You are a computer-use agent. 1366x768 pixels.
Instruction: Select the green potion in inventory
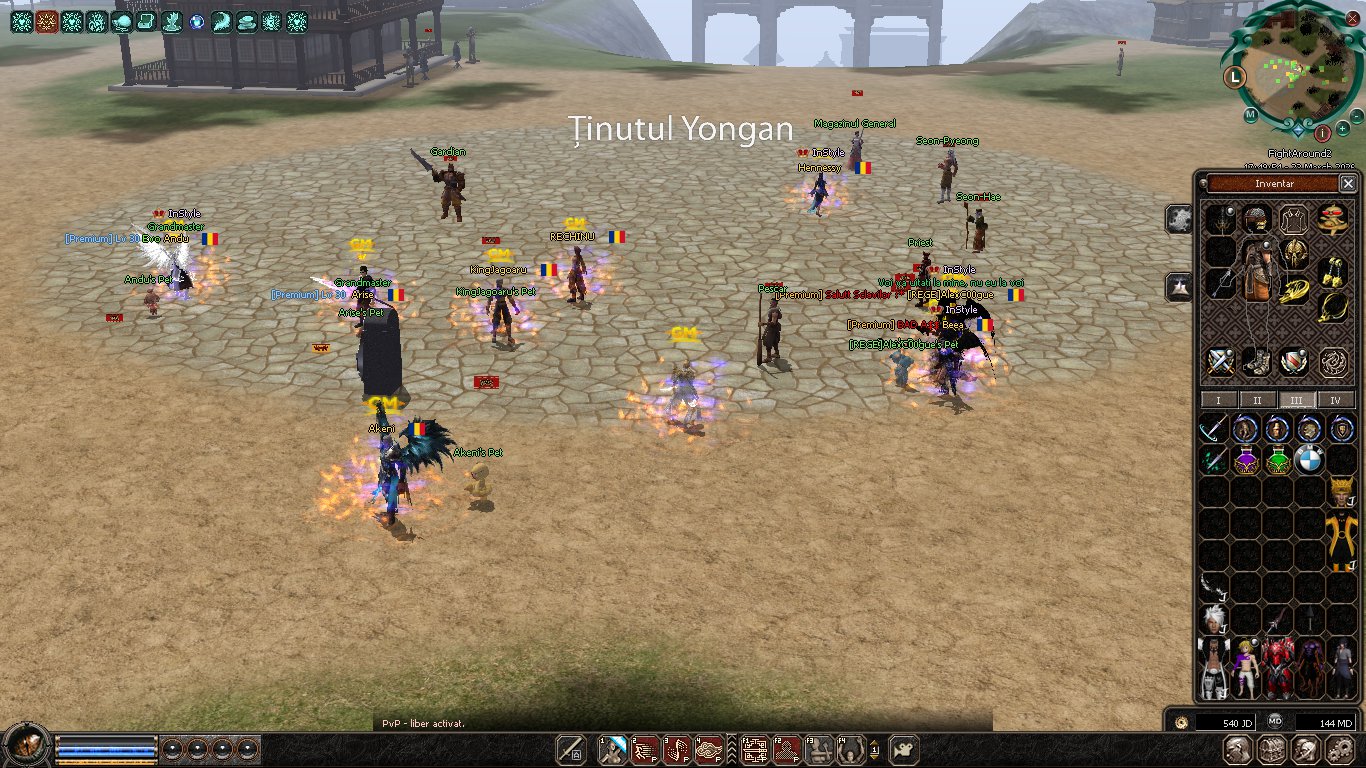pyautogui.click(x=1277, y=461)
